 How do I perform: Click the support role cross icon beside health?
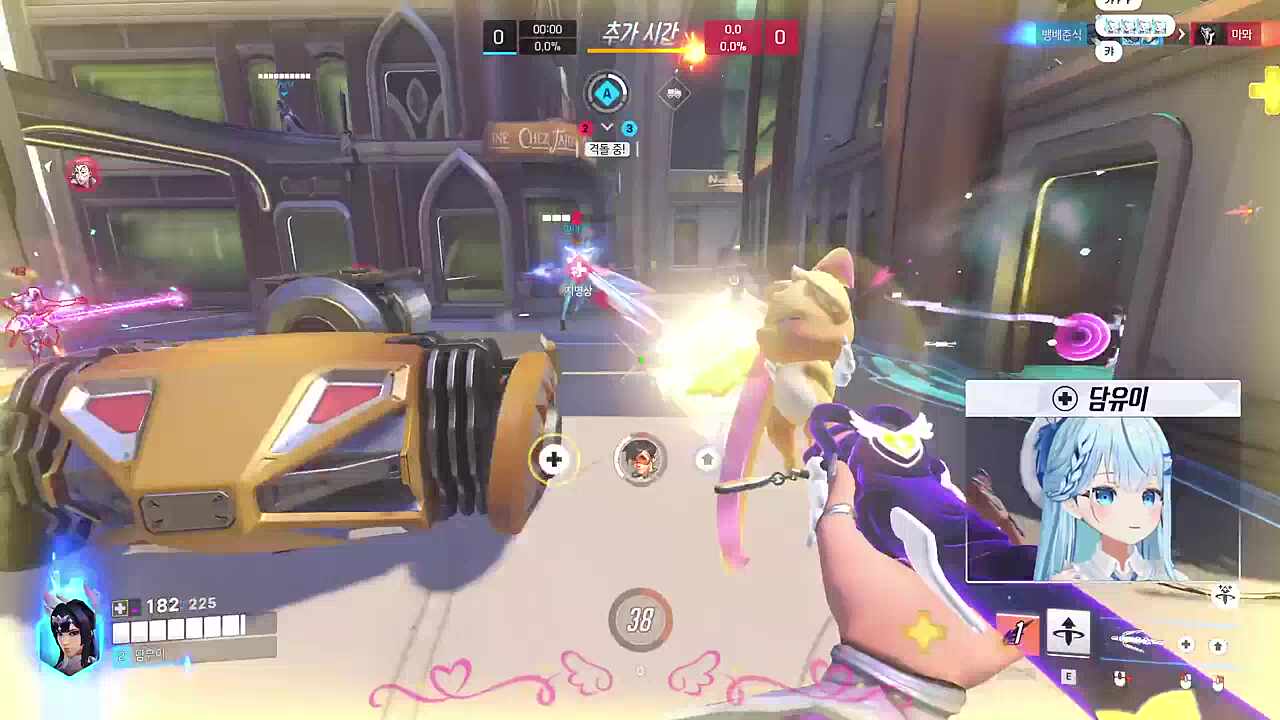[x=120, y=607]
